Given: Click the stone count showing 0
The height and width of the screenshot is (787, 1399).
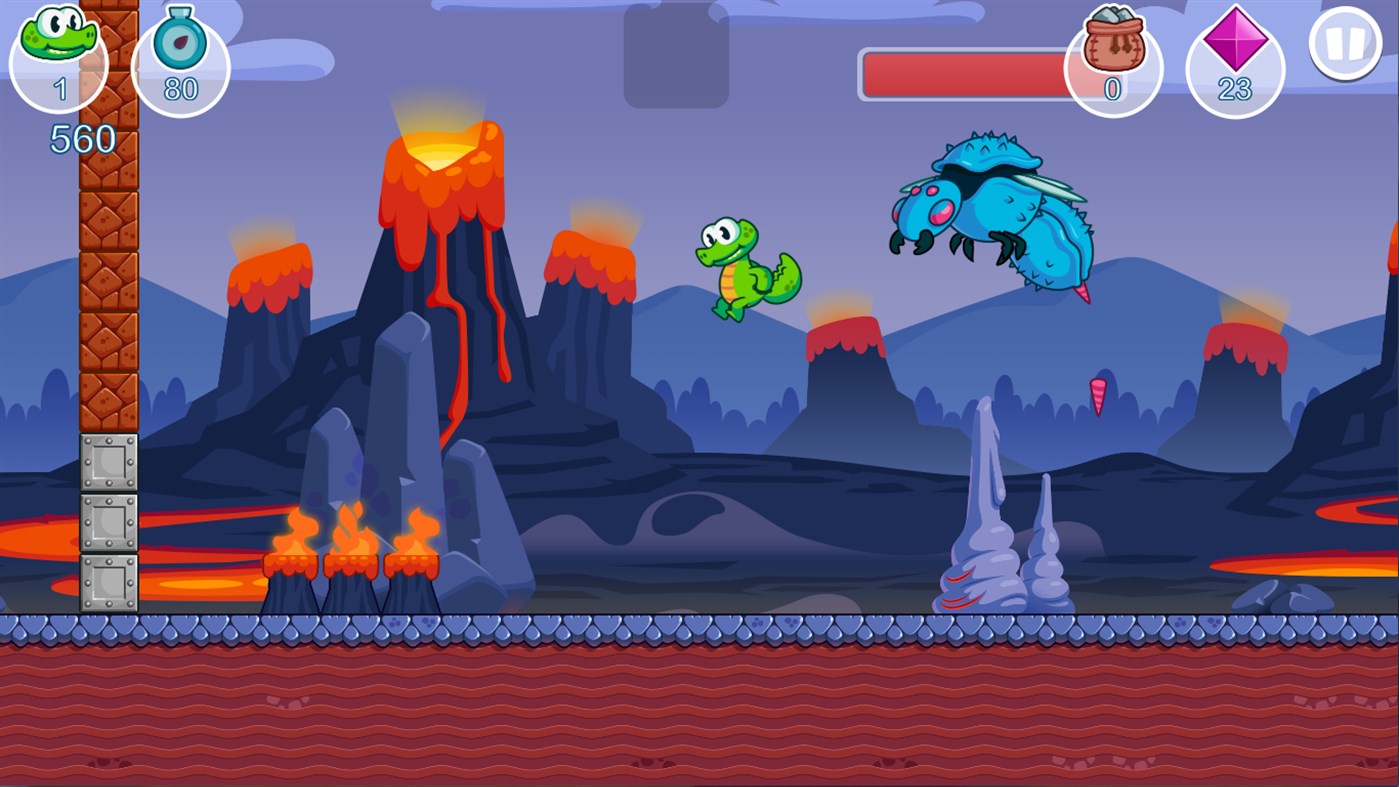Looking at the screenshot, I should pos(1113,90).
